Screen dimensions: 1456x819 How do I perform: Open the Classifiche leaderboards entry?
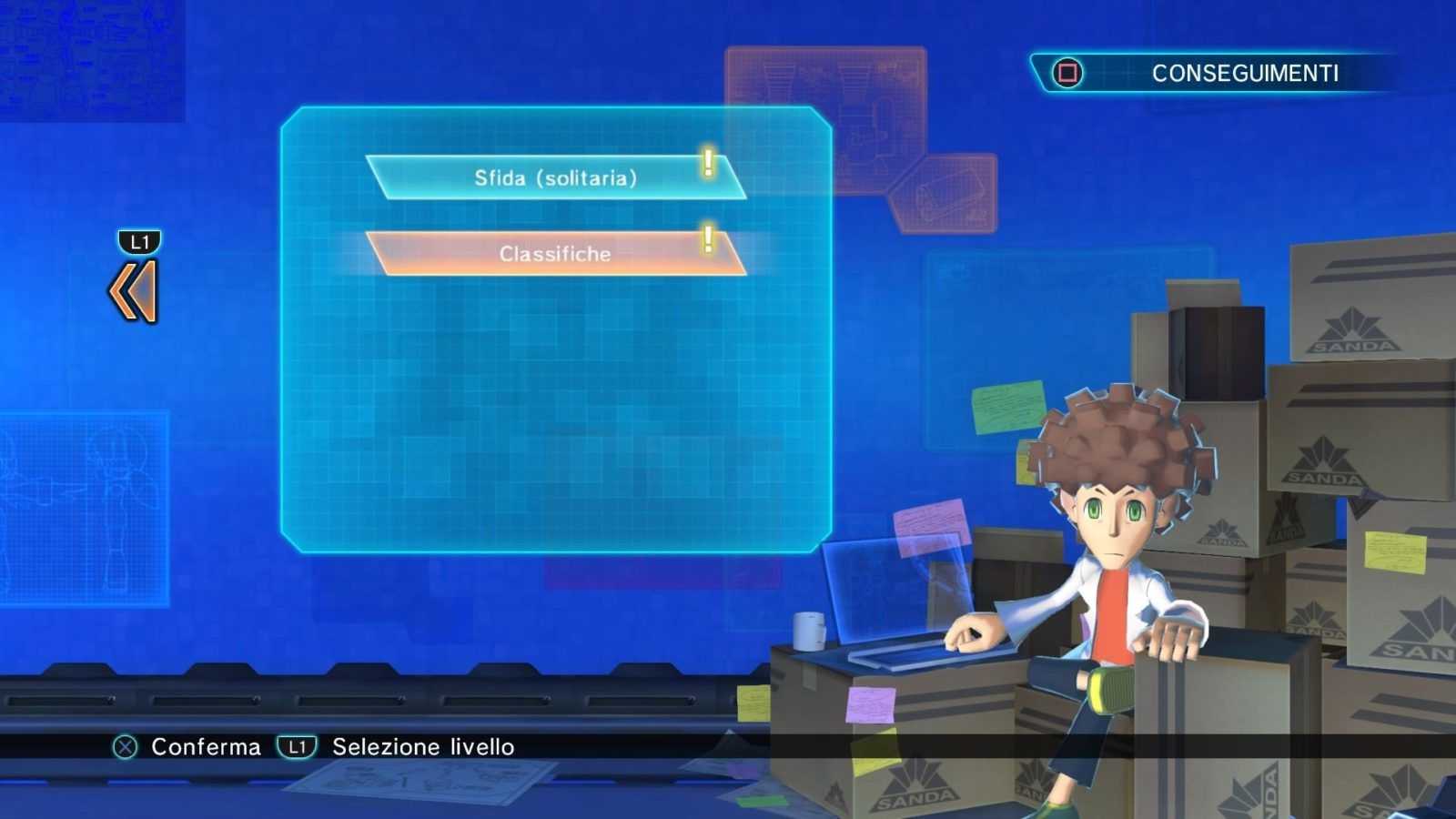(x=555, y=254)
